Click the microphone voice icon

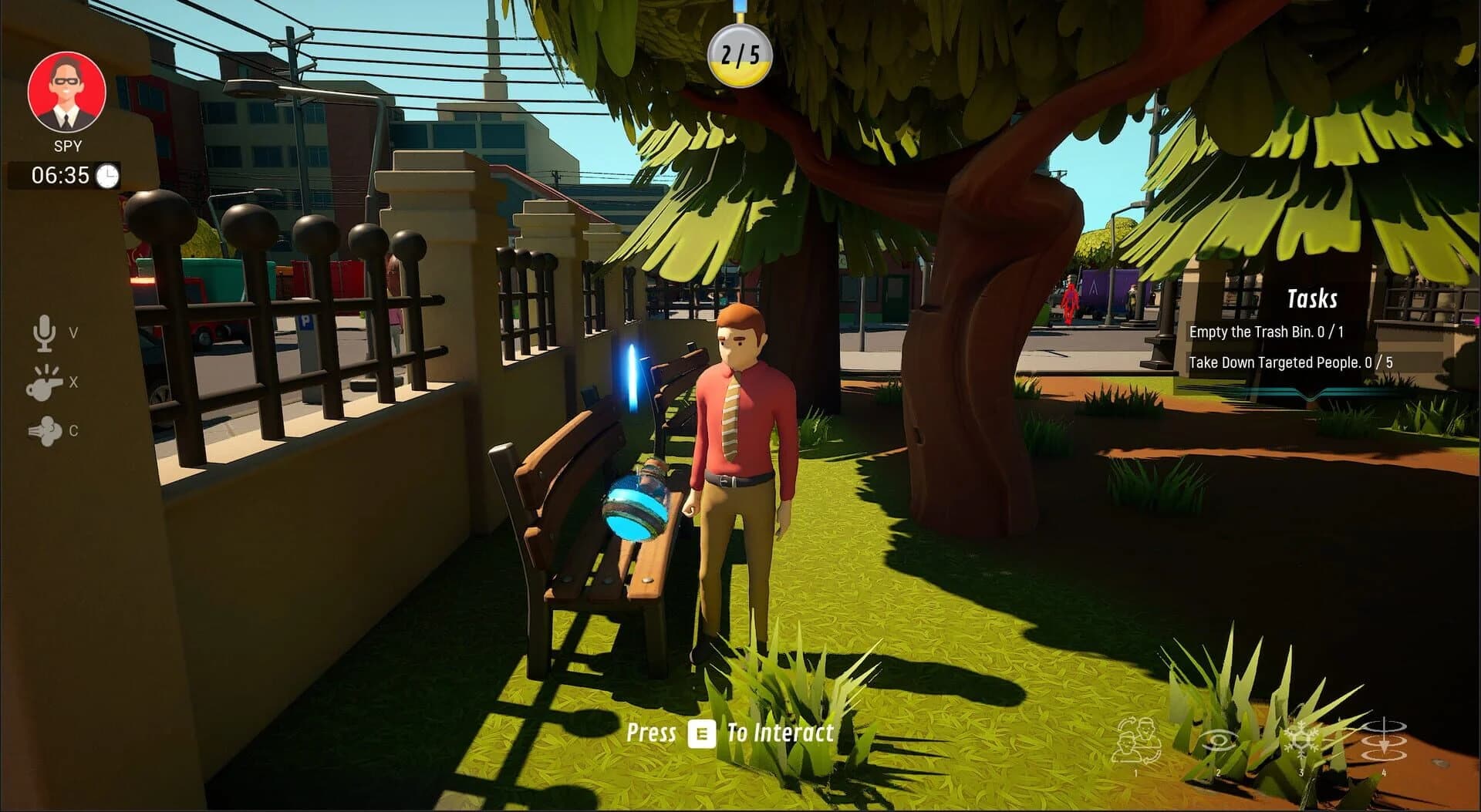pos(45,332)
